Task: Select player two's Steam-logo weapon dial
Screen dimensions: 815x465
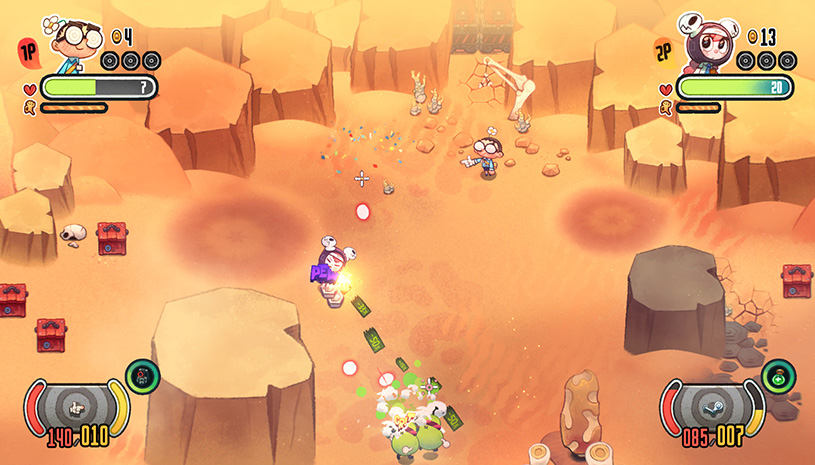Action: tap(714, 407)
